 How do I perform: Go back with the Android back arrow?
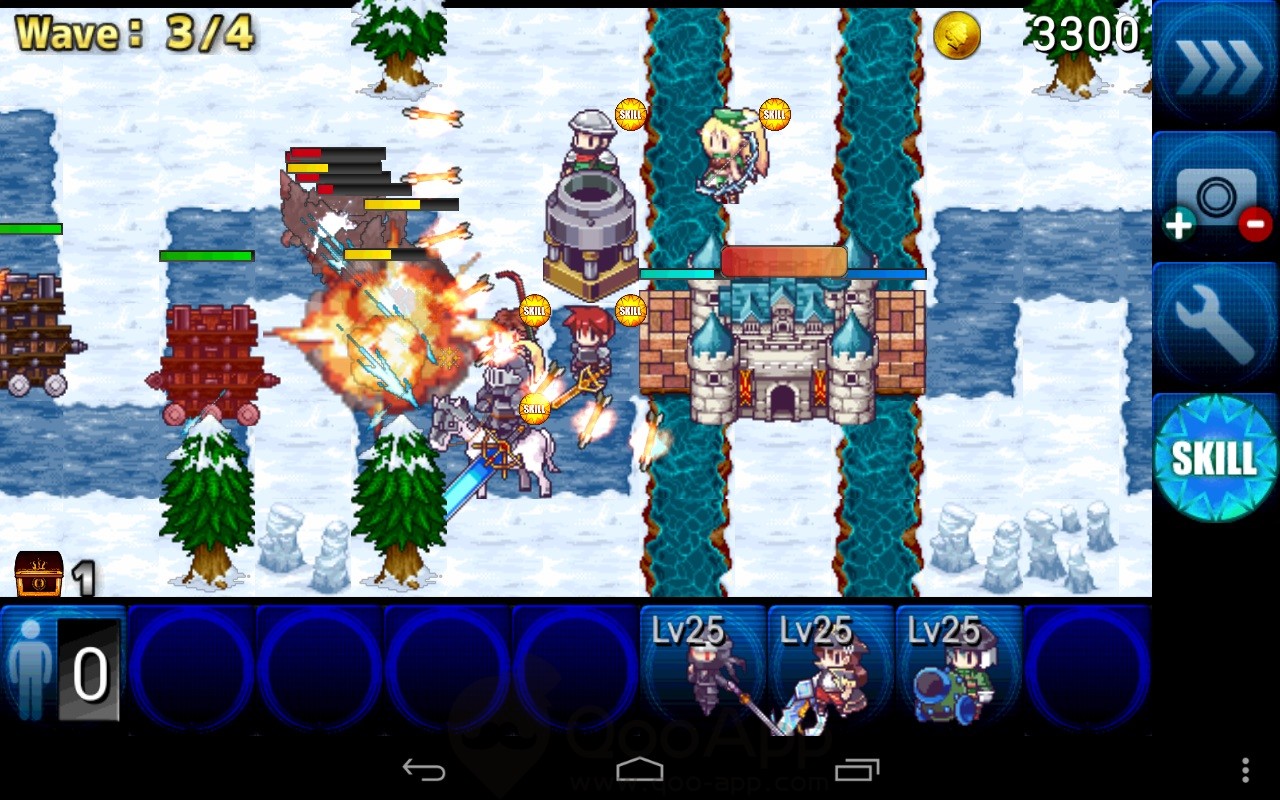424,769
